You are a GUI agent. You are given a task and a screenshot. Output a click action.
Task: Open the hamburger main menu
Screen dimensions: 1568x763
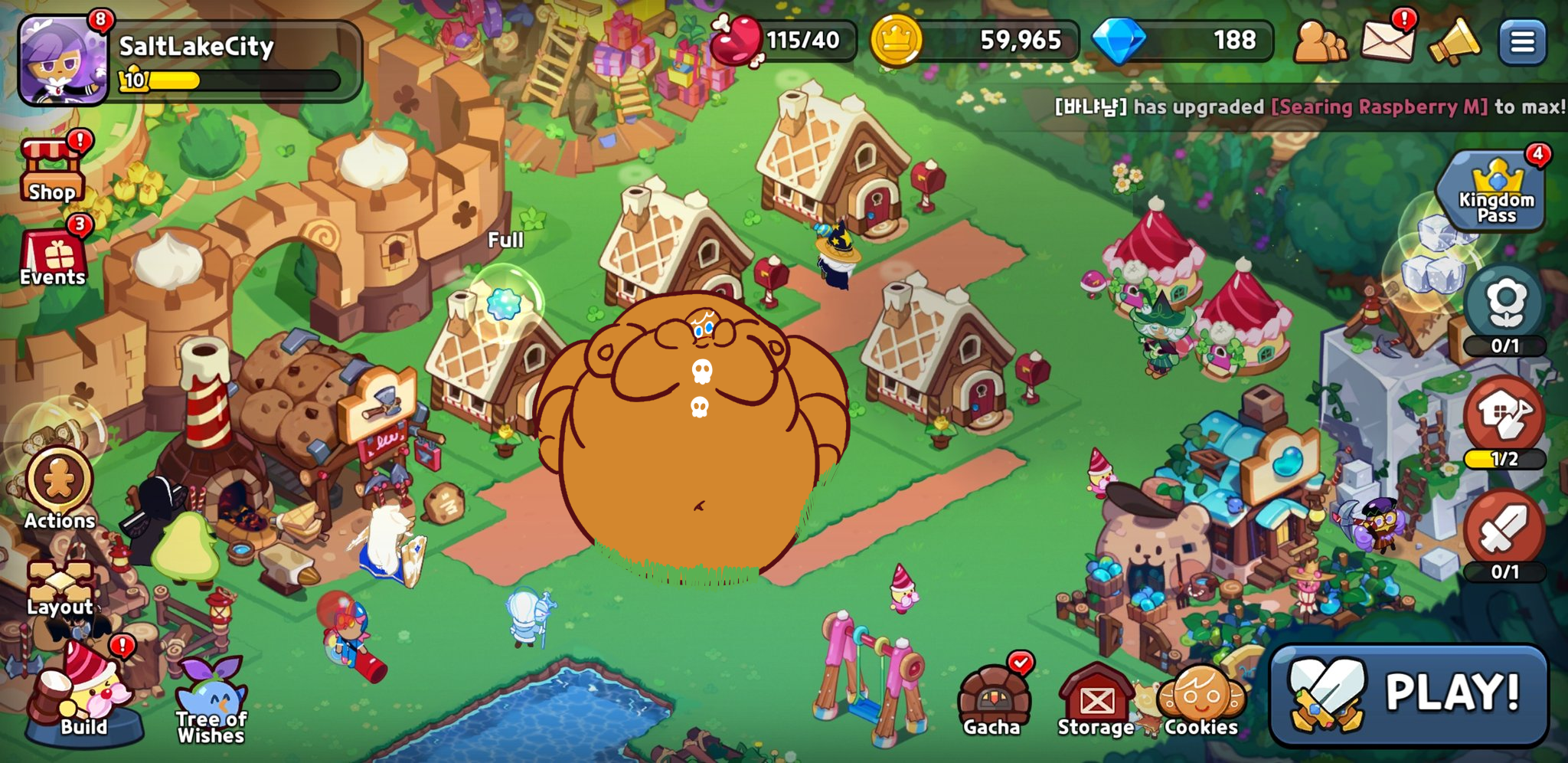[1522, 41]
